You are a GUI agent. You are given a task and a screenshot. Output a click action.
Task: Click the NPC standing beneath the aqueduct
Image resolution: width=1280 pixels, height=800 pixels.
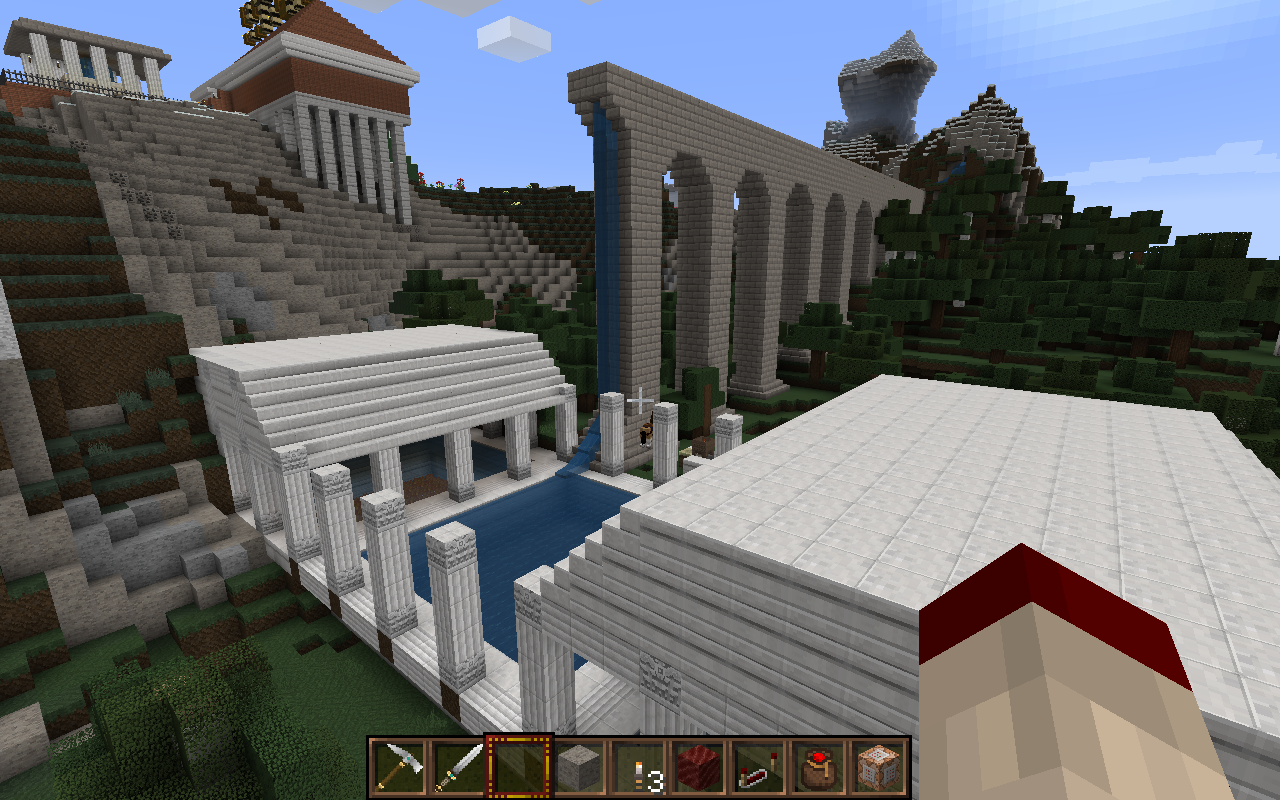tap(645, 437)
